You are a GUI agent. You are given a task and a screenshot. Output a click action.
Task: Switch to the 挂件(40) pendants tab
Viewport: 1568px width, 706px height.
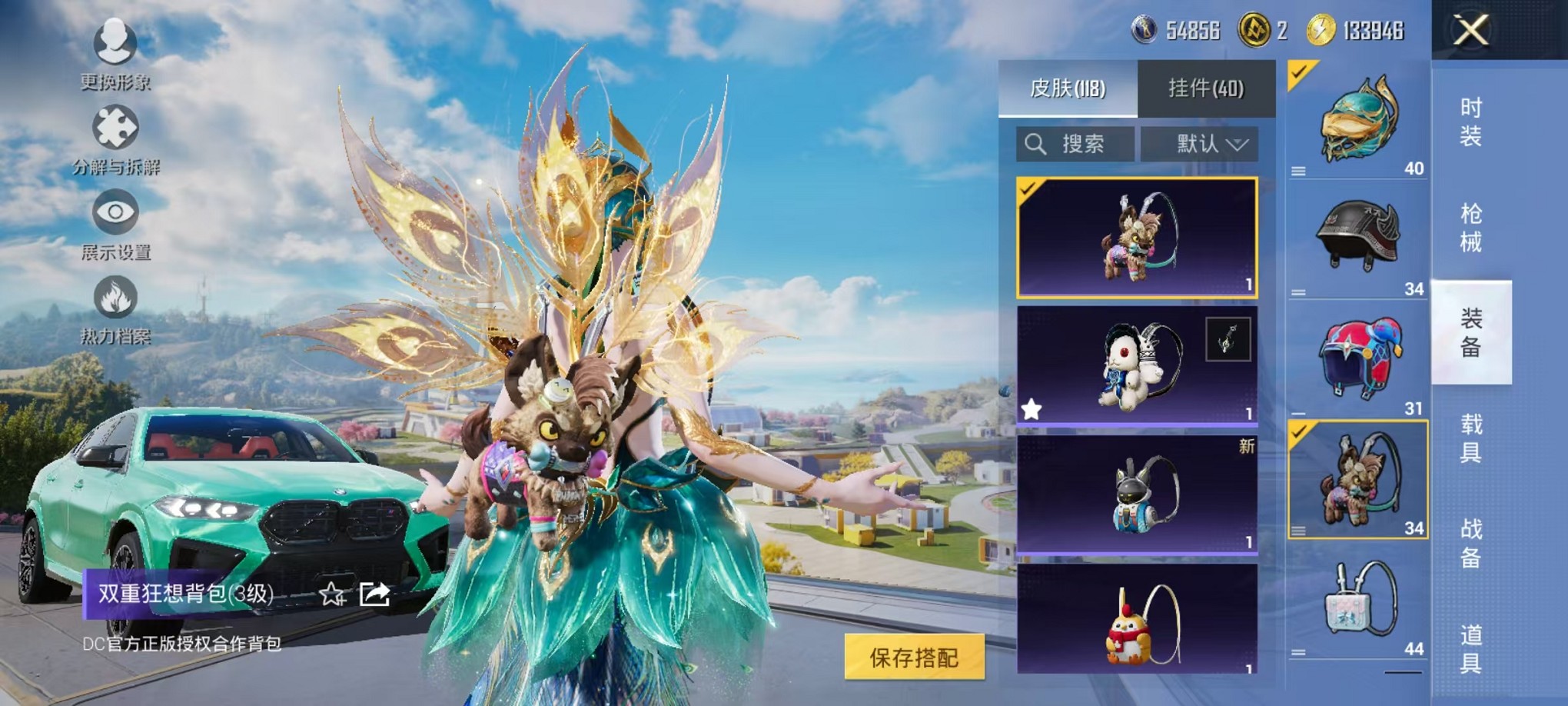tap(1207, 88)
